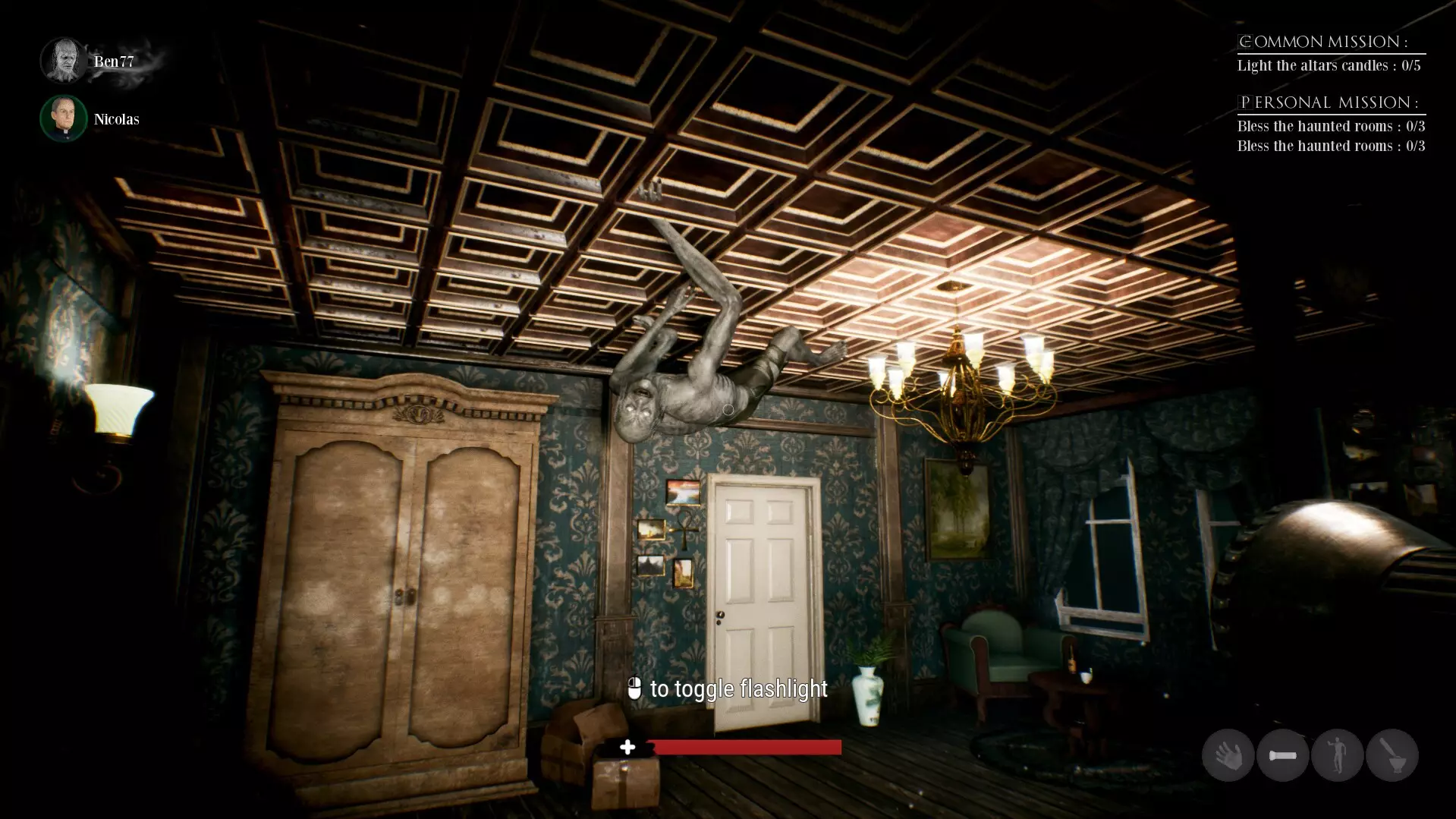Click the health plus icon
Screen dimensions: 1456x819
coord(628,747)
